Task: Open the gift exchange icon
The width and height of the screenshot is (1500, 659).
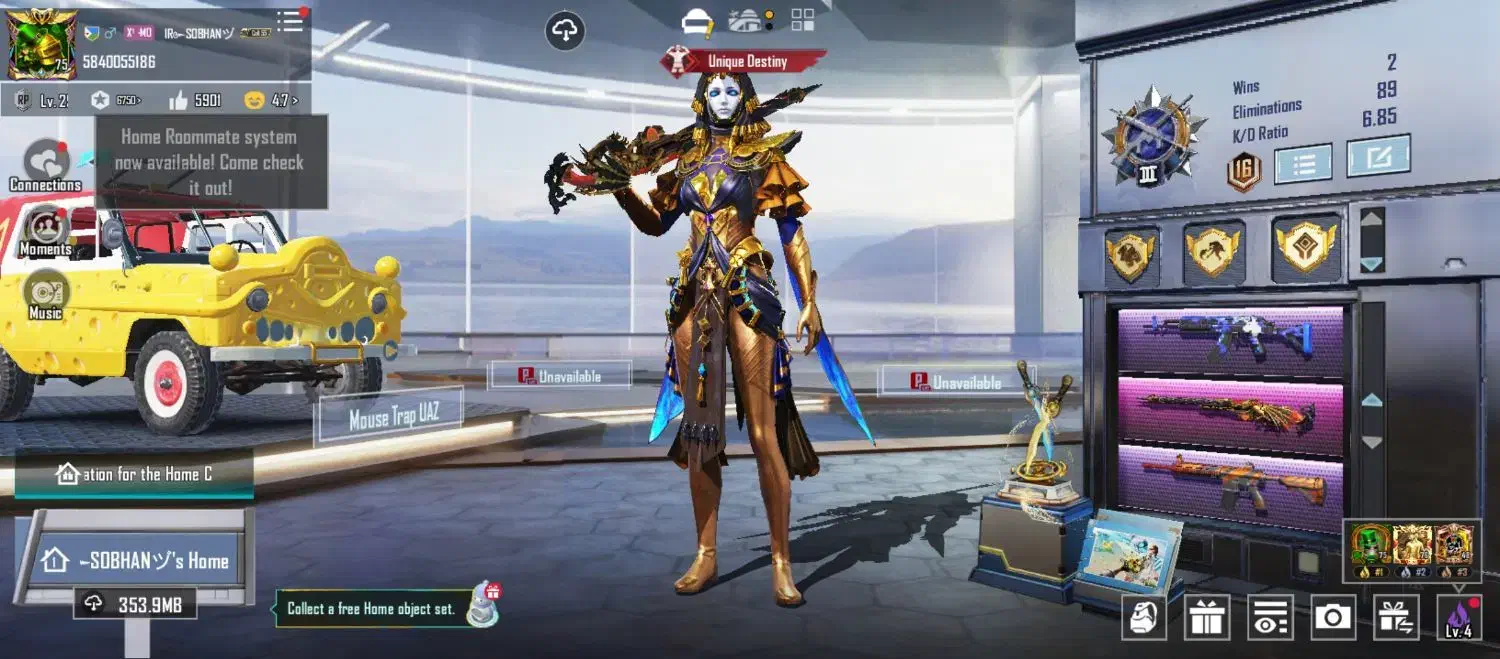Action: click(1396, 617)
